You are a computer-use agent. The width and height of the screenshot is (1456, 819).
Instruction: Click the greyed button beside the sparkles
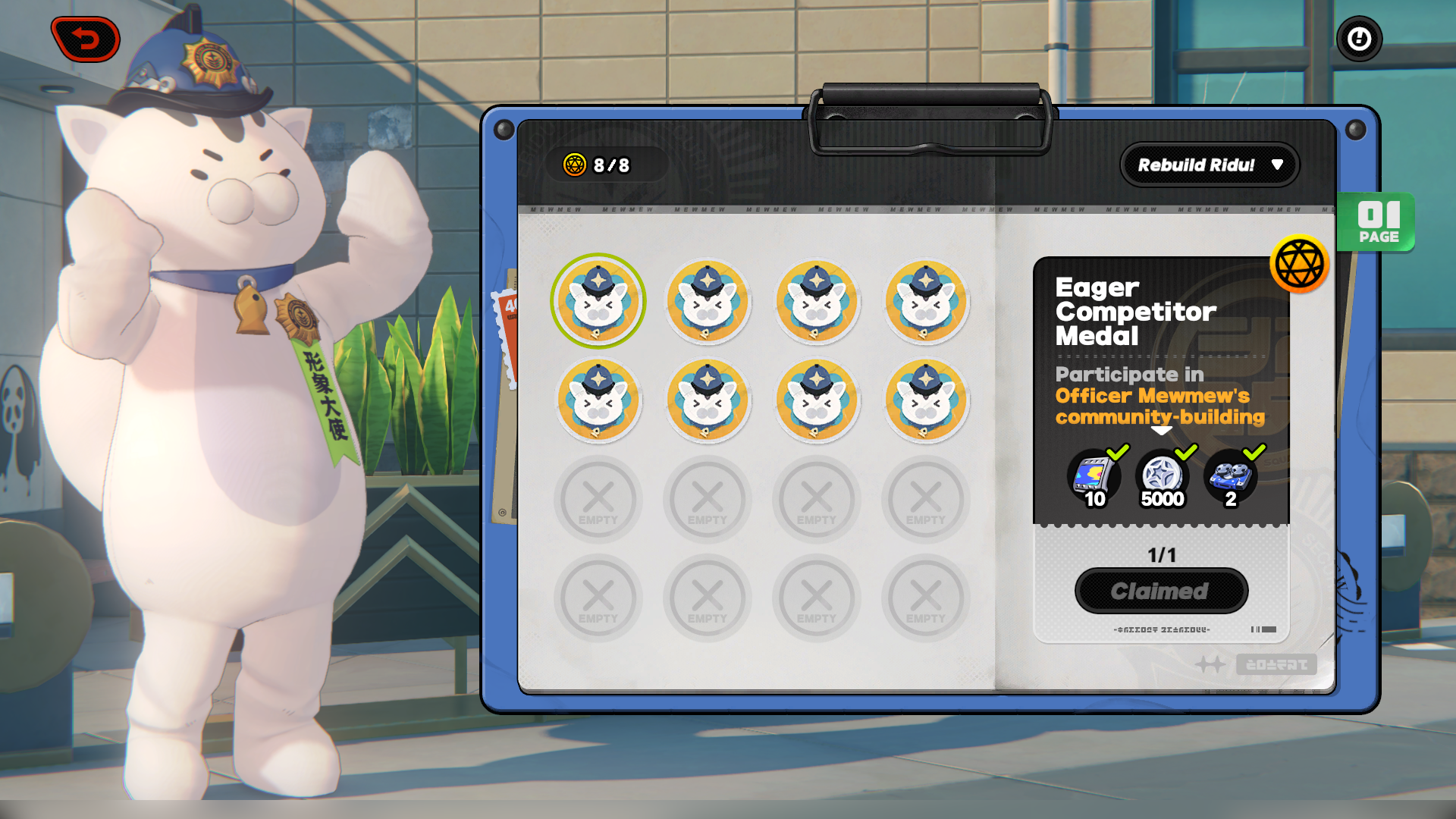point(1276,664)
